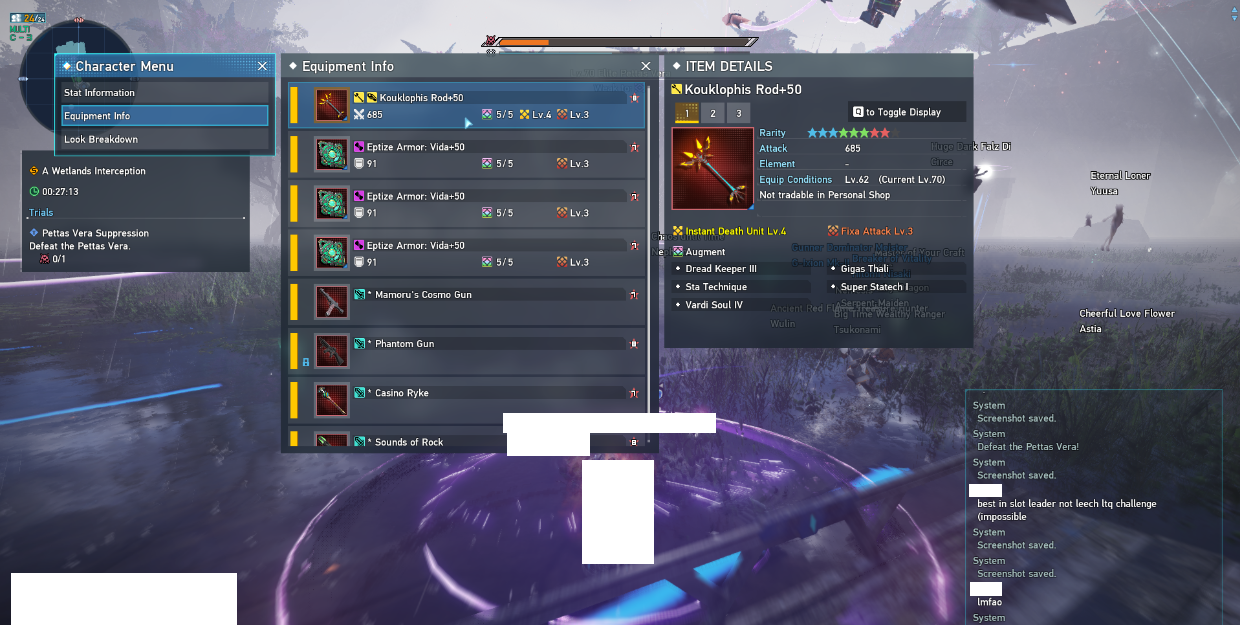
Task: Select the Kouklophis Rod+50 row
Action: click(x=468, y=106)
